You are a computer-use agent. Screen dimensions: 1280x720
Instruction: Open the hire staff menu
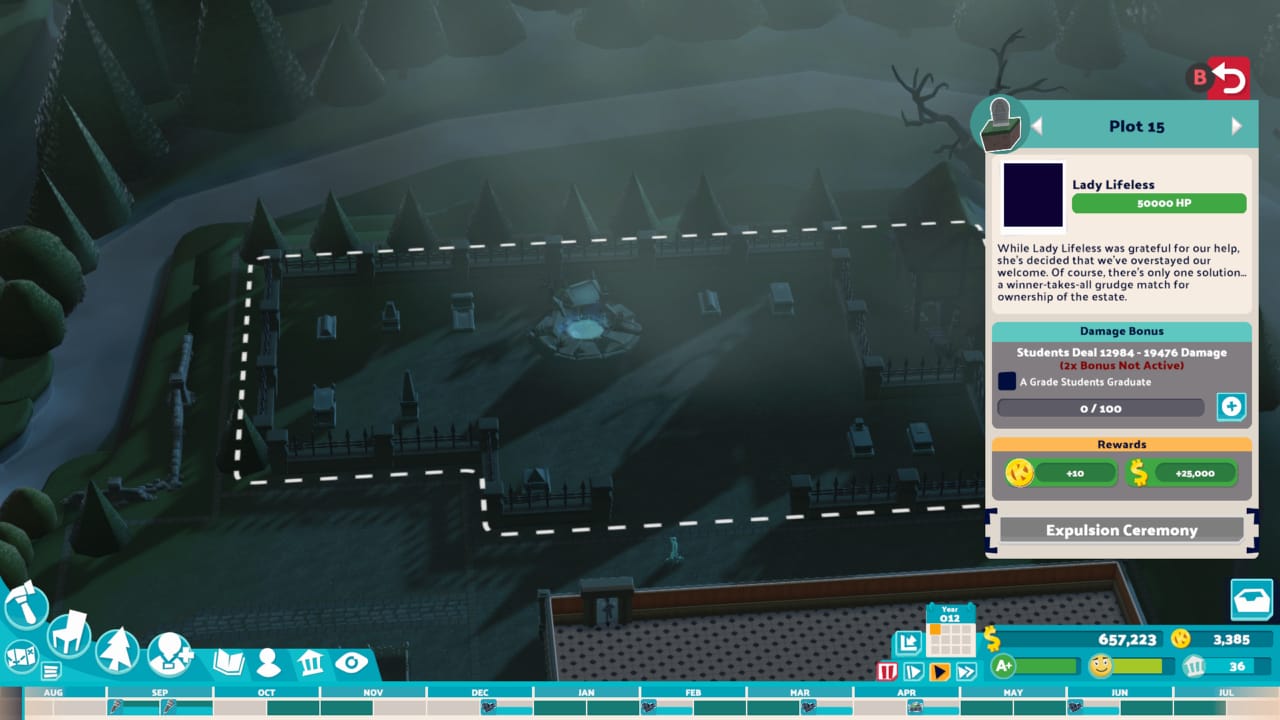point(168,655)
